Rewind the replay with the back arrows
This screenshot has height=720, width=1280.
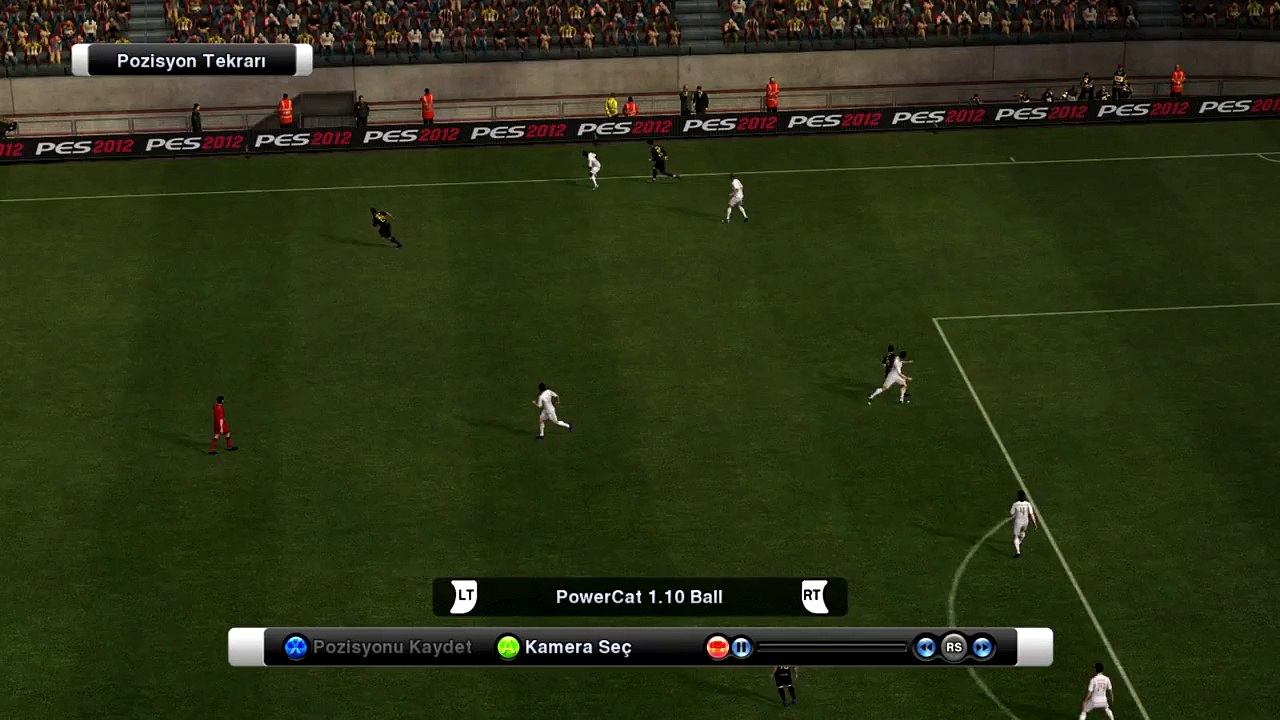(926, 647)
